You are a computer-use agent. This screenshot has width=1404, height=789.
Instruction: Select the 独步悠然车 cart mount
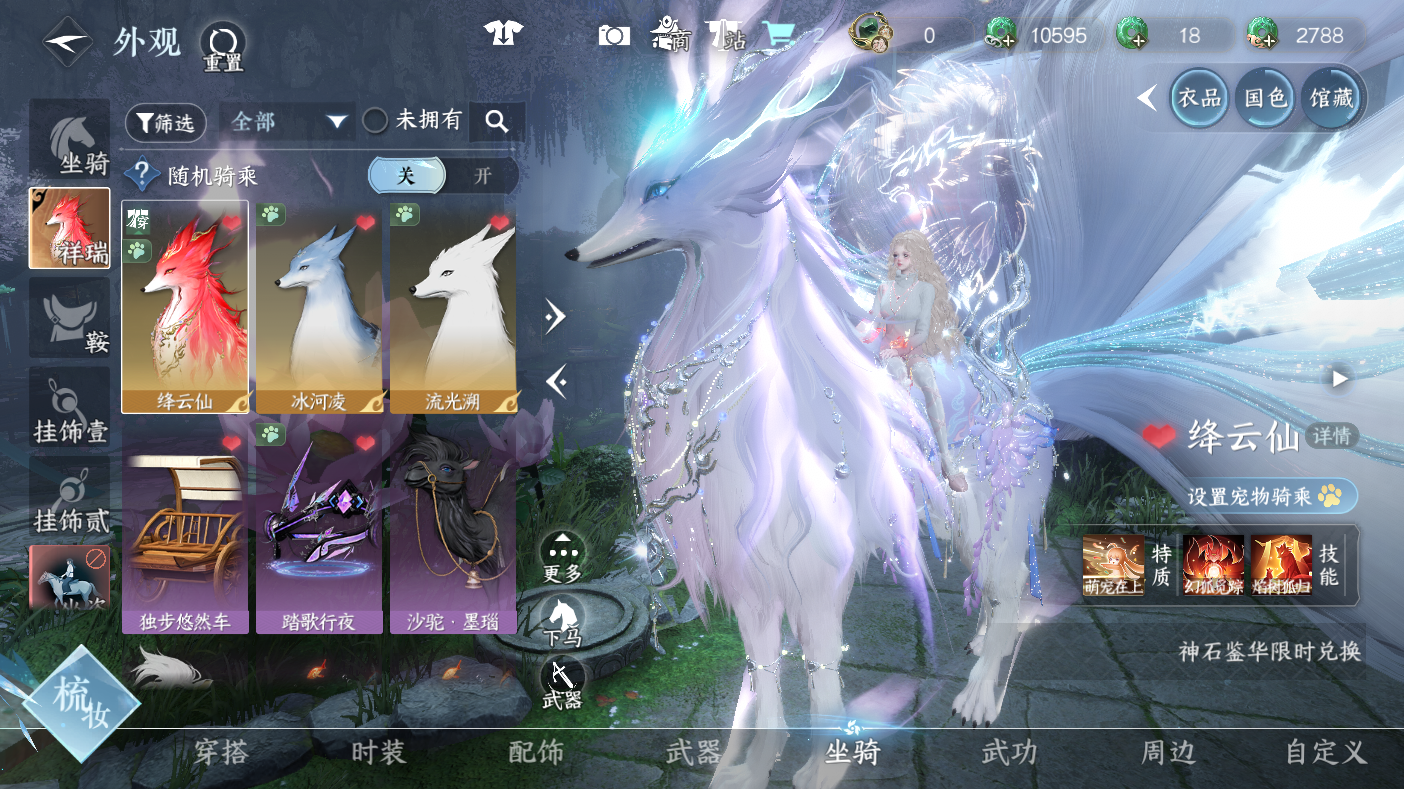click(185, 525)
